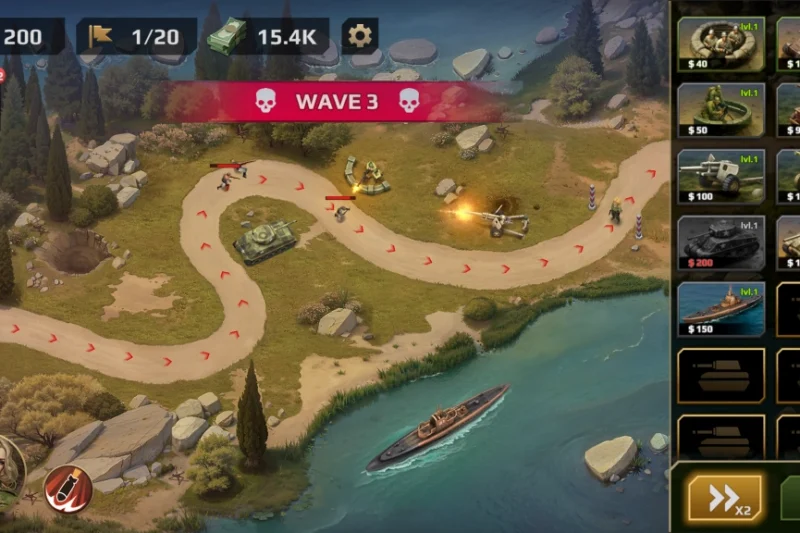Toggle the x2 fast-forward speed button
Image resolution: width=800 pixels, height=533 pixels.
[x=724, y=497]
